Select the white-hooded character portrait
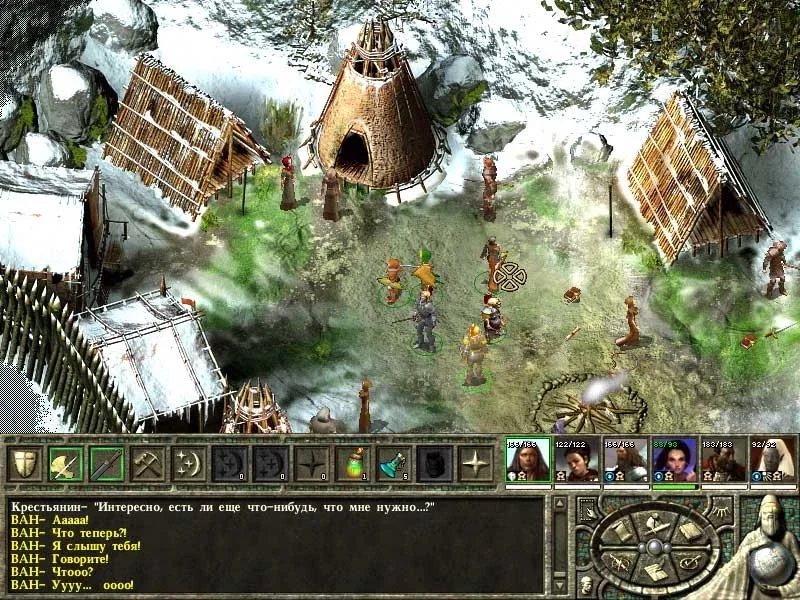 point(772,461)
